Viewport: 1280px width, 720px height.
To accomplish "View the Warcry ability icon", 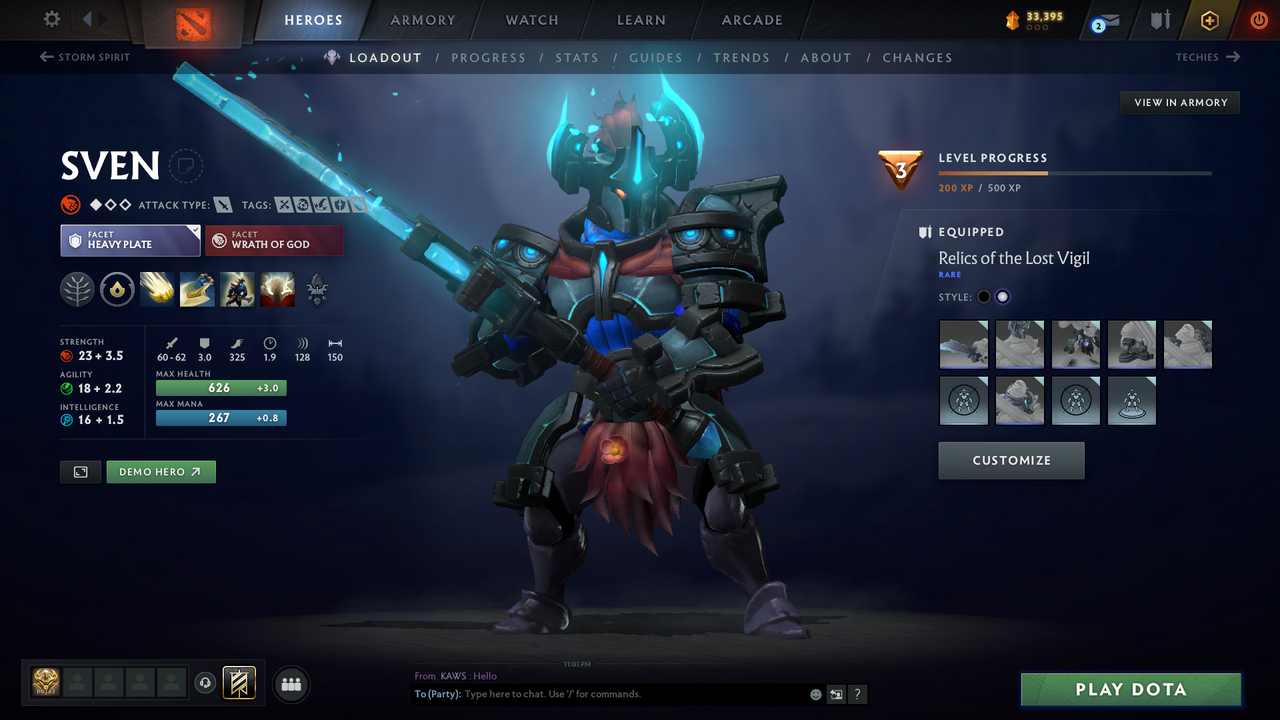I will coord(237,290).
